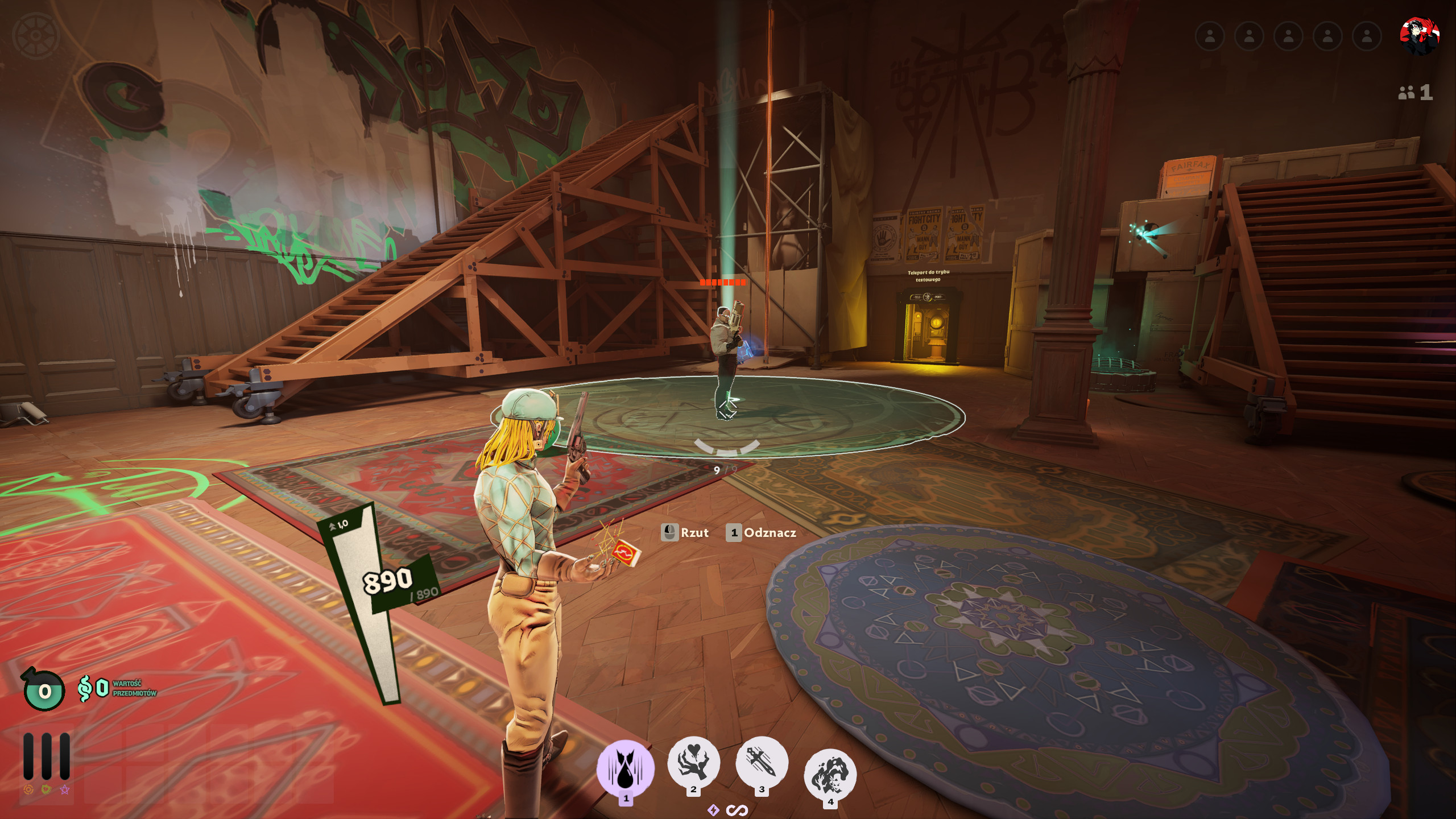Viewport: 1456px width, 819px height.
Task: Activate the heart-shaped ability in slot 2
Action: tap(693, 762)
